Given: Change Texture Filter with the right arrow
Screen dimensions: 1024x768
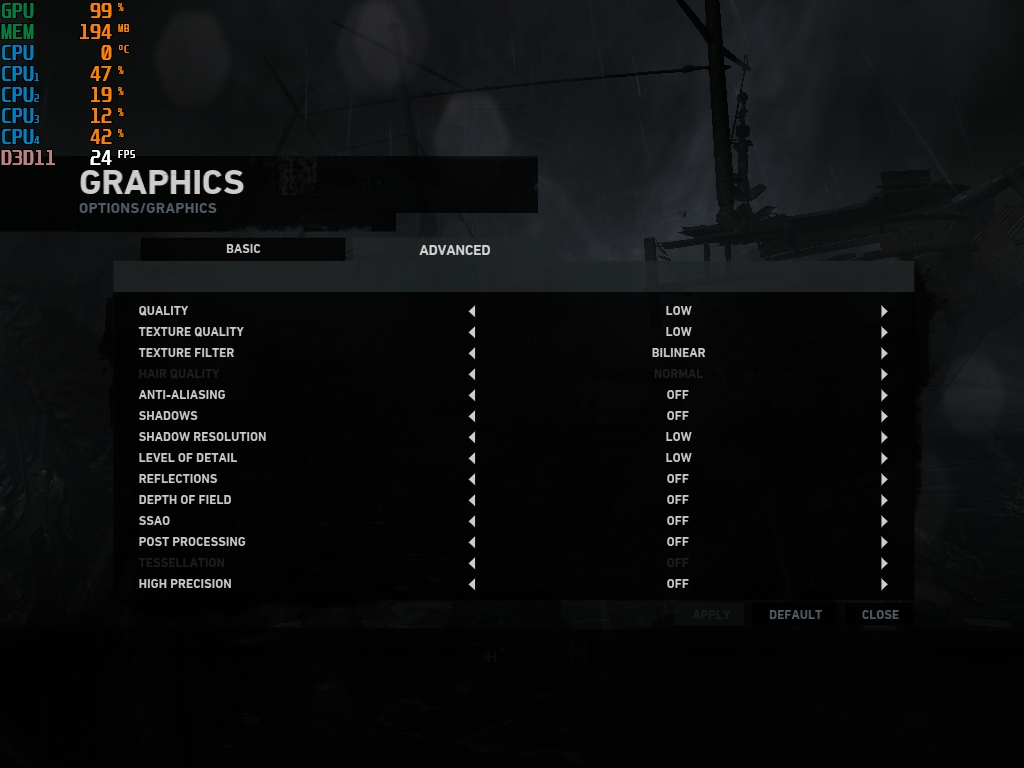Looking at the screenshot, I should 884,353.
